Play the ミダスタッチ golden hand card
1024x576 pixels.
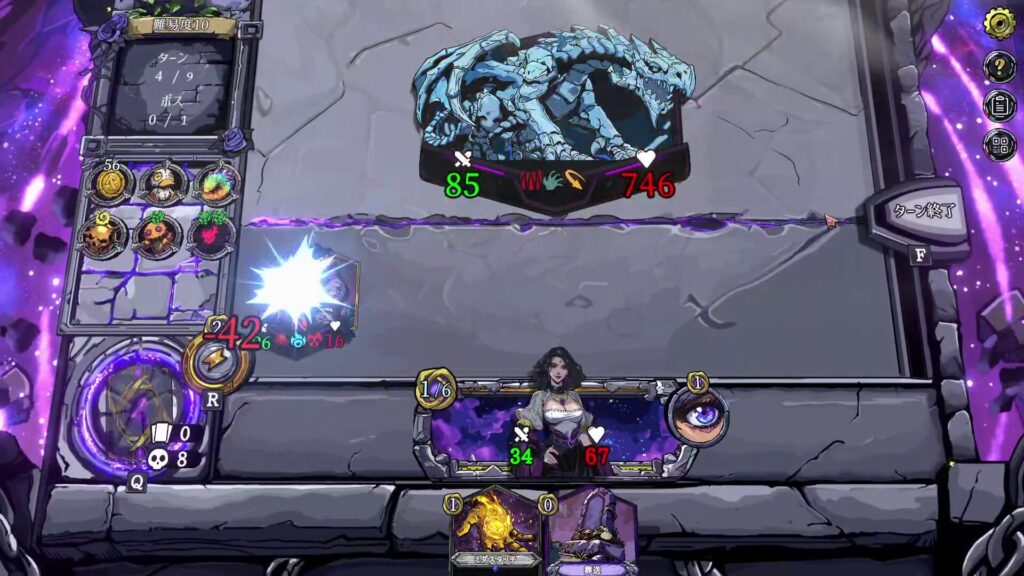point(497,532)
